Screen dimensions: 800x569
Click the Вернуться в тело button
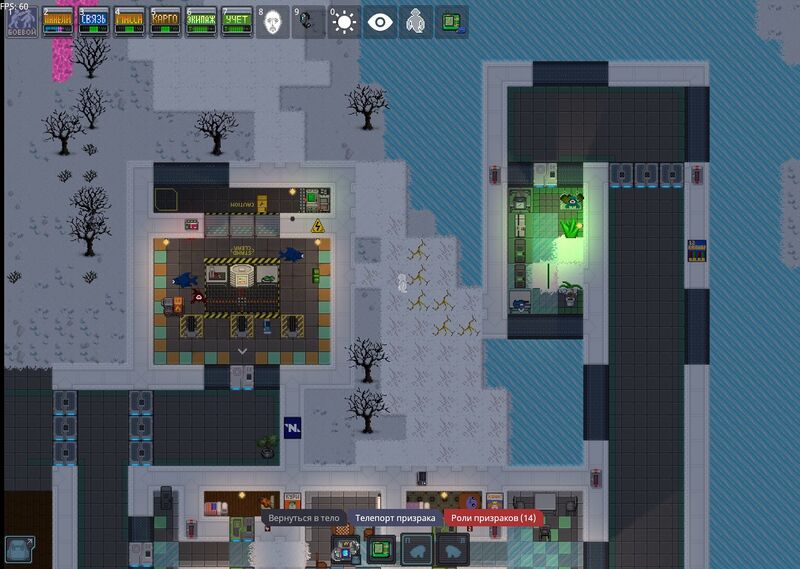(x=304, y=518)
